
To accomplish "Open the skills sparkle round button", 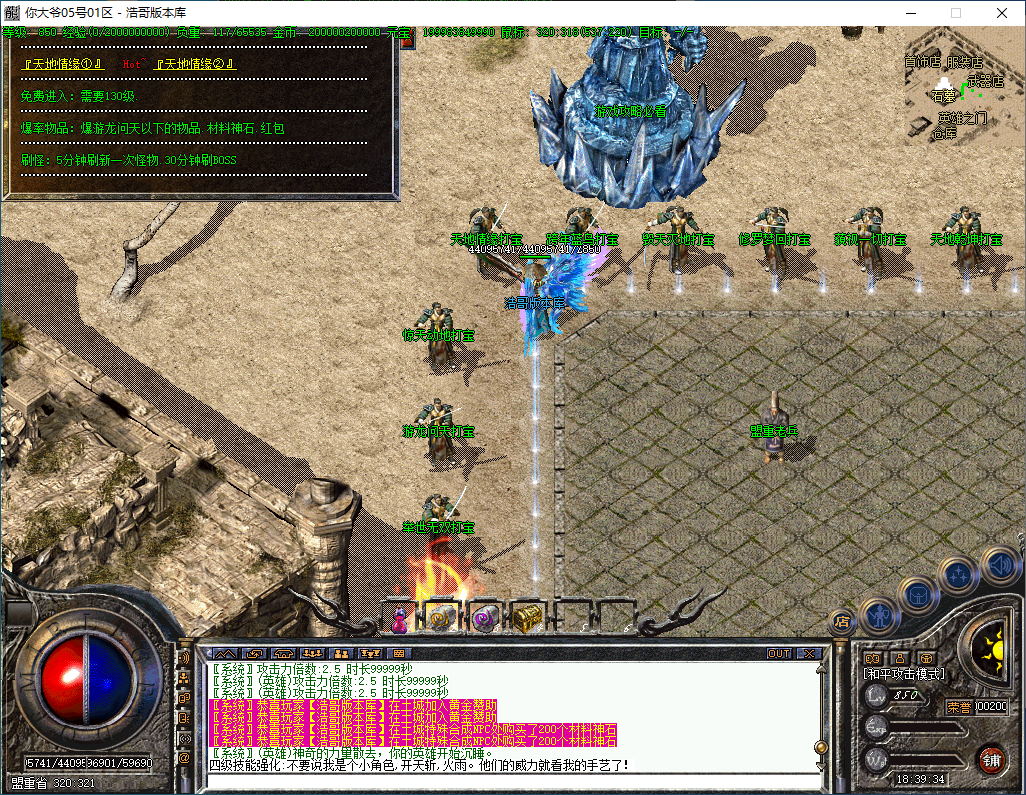I will 958,575.
